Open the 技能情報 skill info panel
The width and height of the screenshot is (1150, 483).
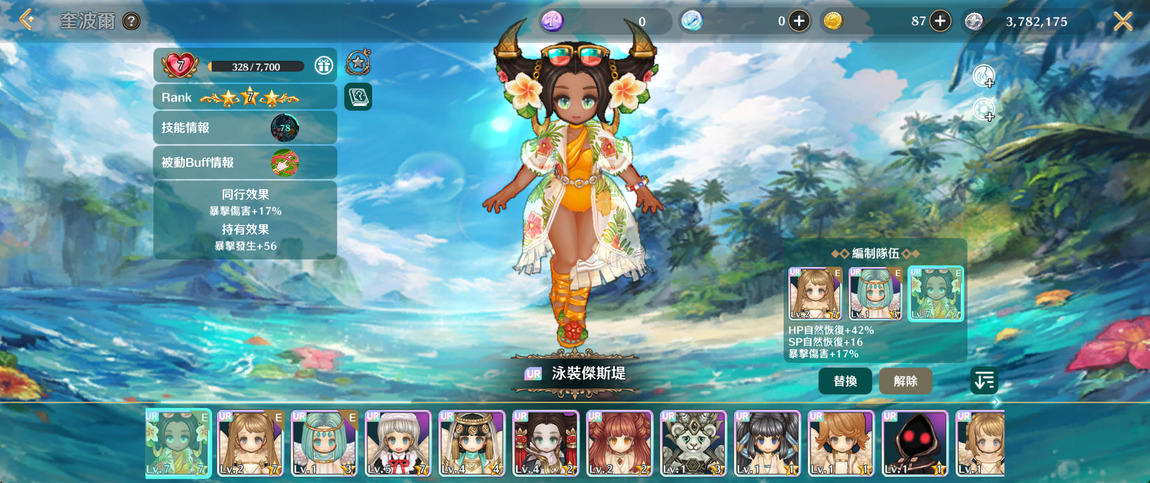[245, 128]
